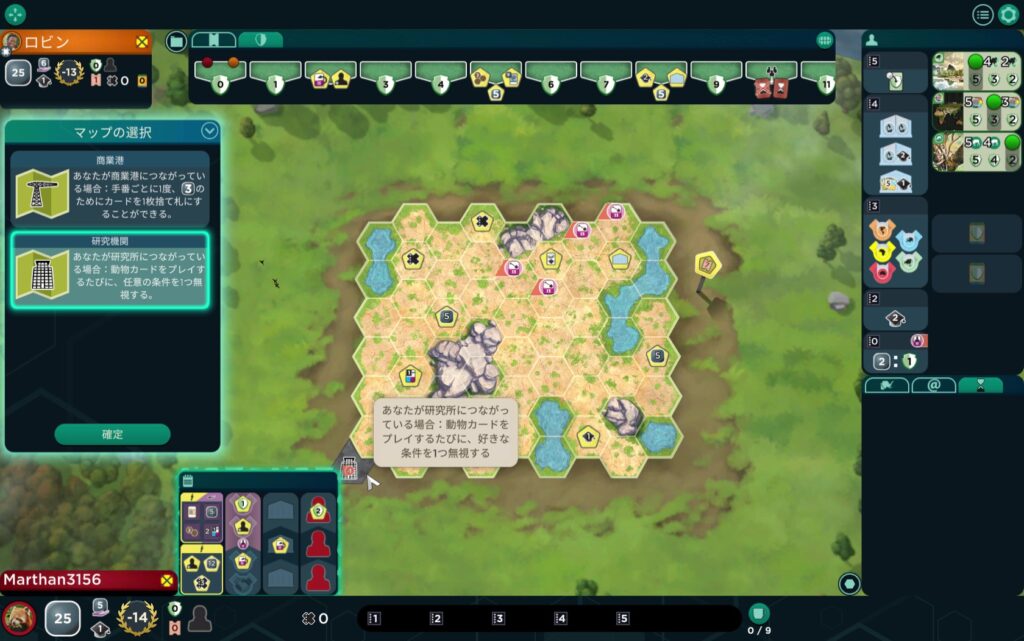The image size is (1024, 641).
Task: Select the 商業港 map option
Action: tap(110, 188)
